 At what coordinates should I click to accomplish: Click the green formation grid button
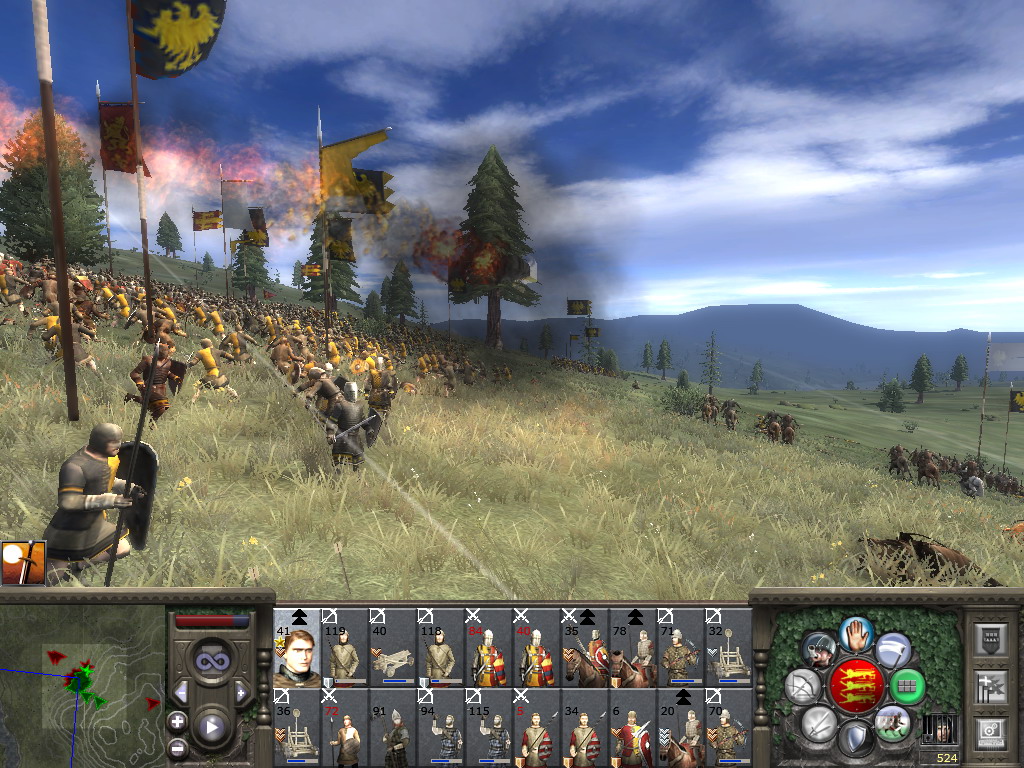click(x=908, y=686)
